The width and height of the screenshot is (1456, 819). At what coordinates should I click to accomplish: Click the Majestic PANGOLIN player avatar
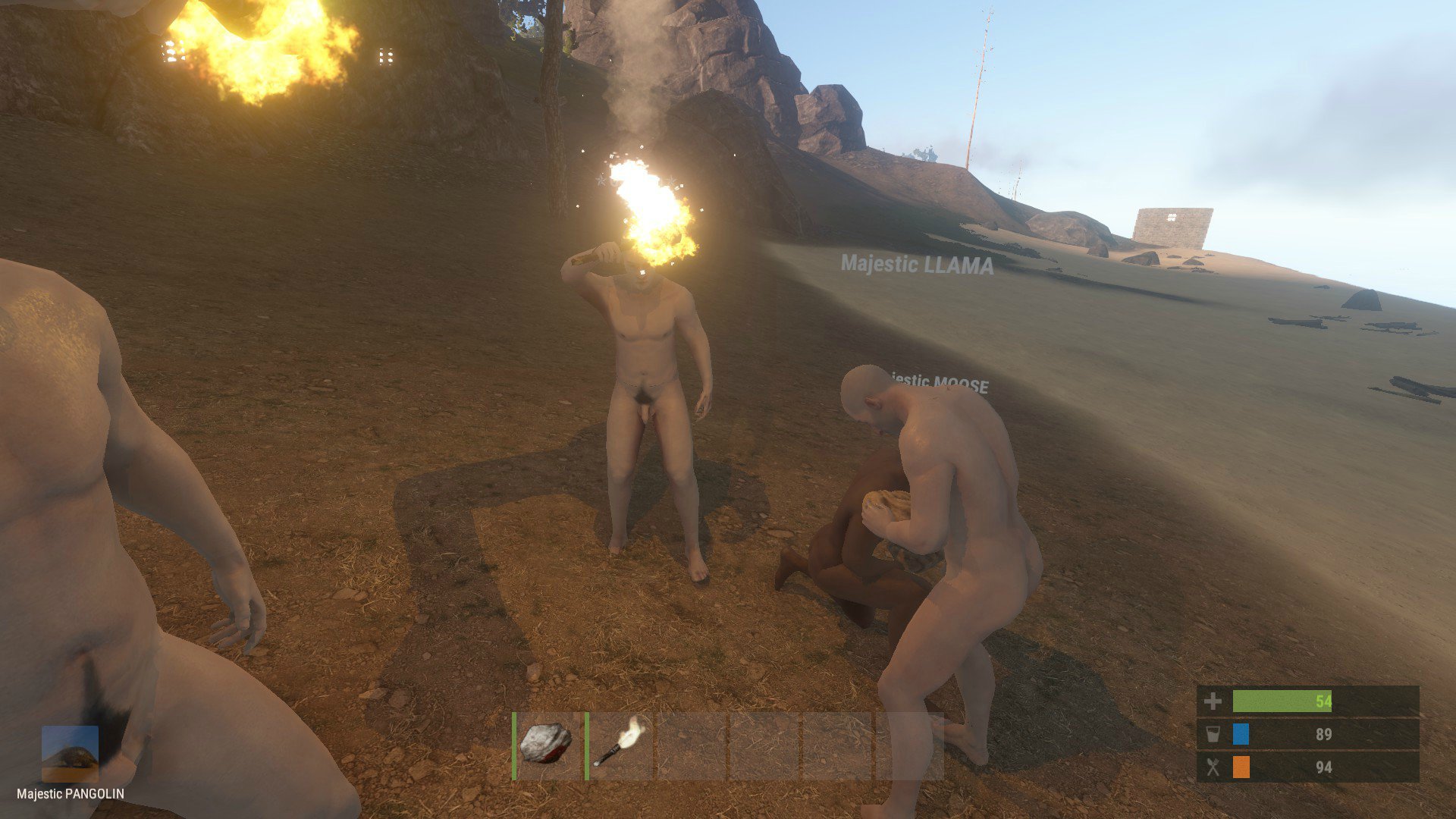70,753
